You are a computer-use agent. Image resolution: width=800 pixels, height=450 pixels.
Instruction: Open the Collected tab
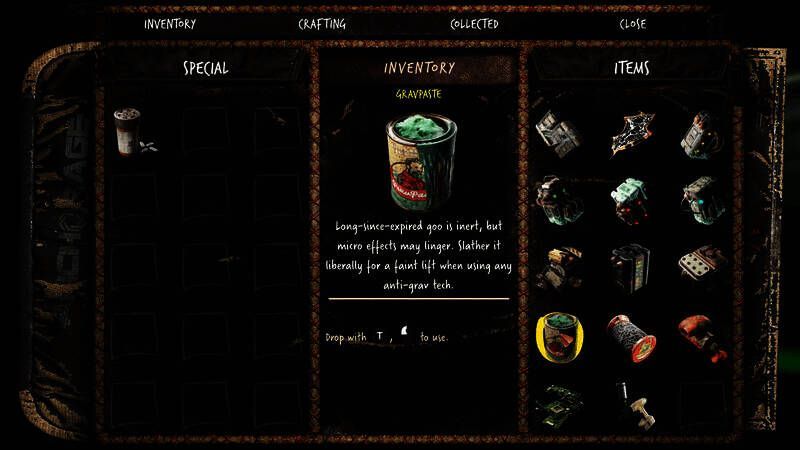coord(474,24)
